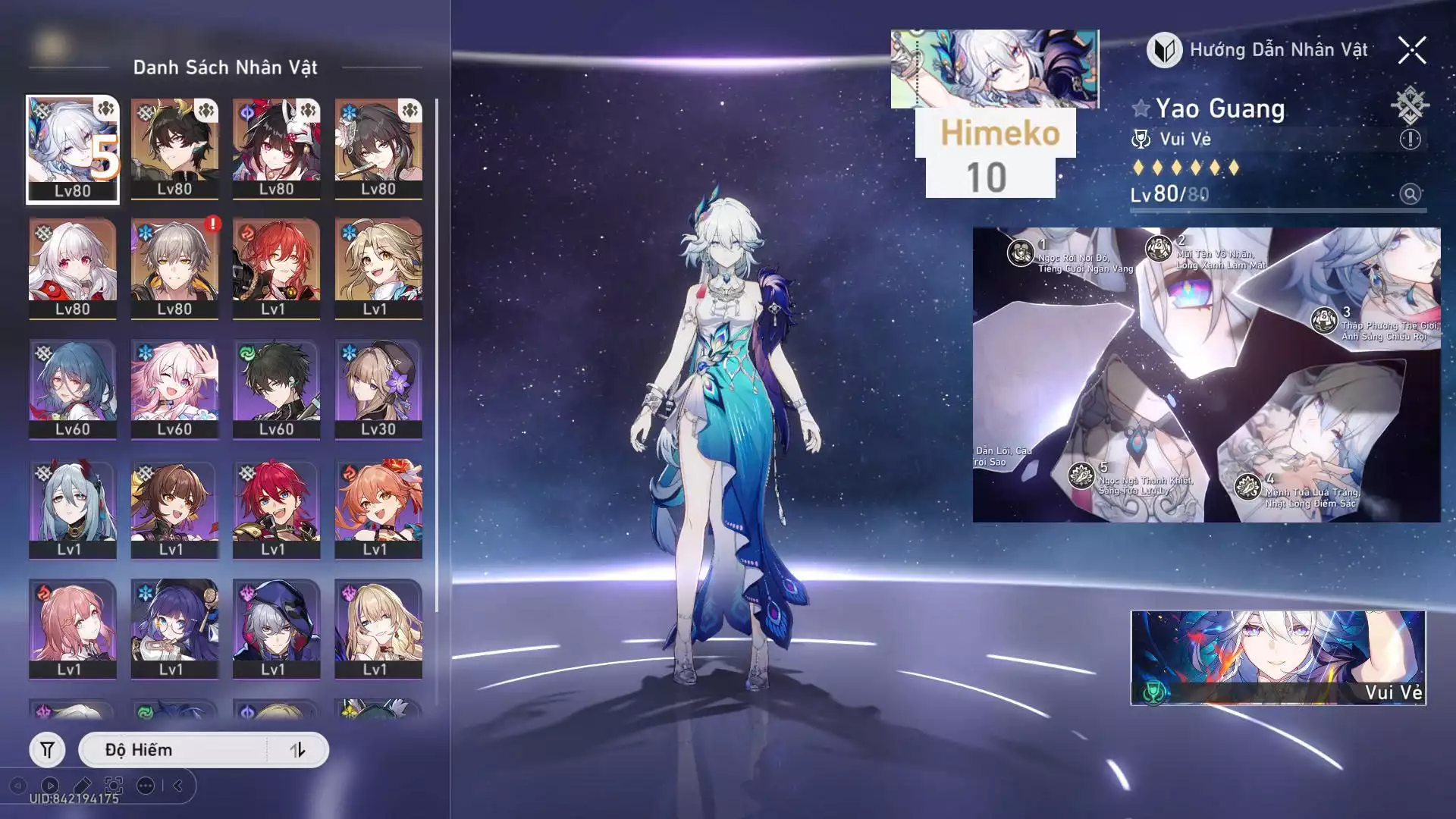This screenshot has height=819, width=1456.
Task: Close the character screen with the X
Action: (1412, 50)
